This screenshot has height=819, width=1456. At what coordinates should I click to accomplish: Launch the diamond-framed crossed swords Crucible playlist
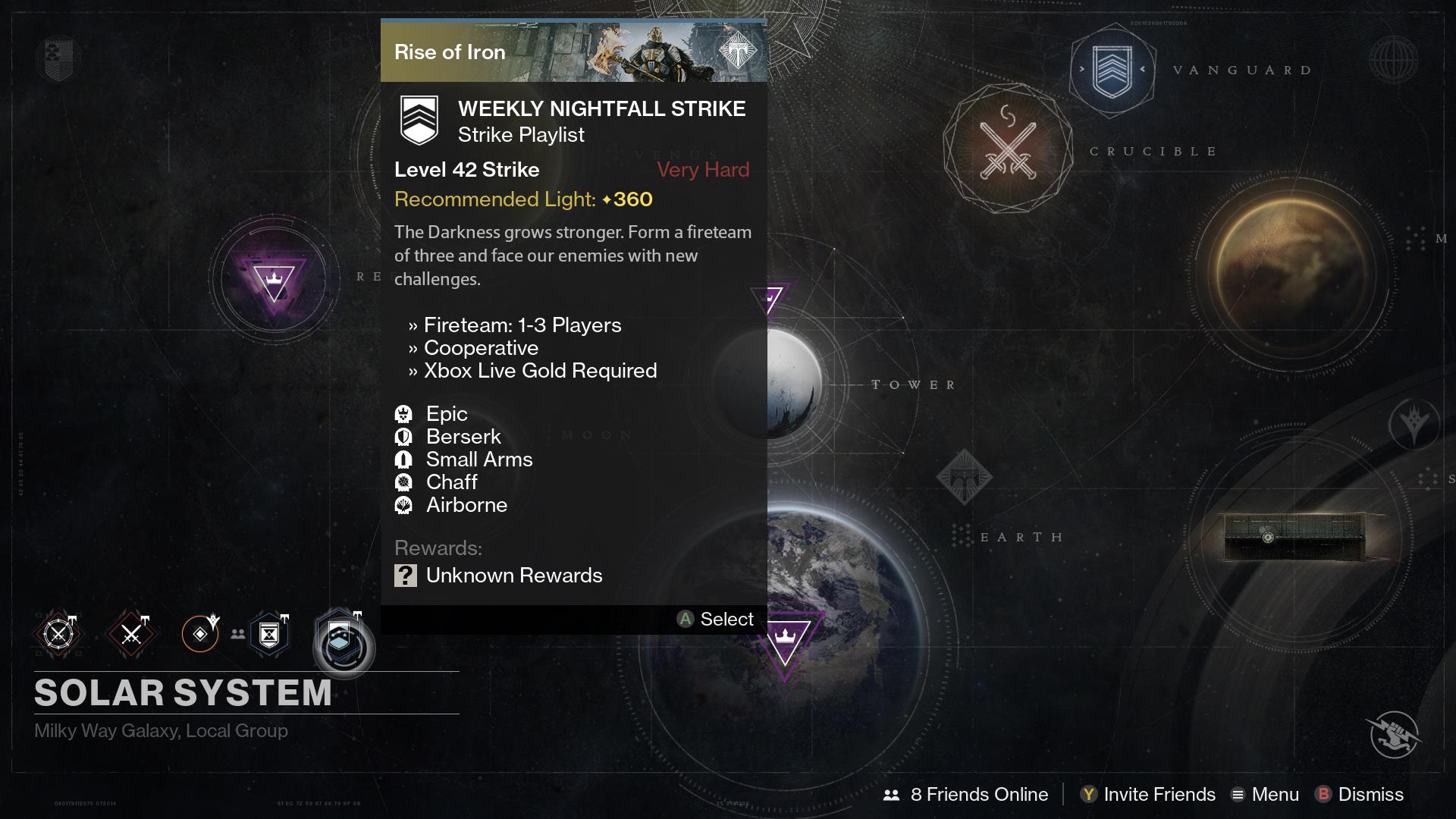click(131, 634)
